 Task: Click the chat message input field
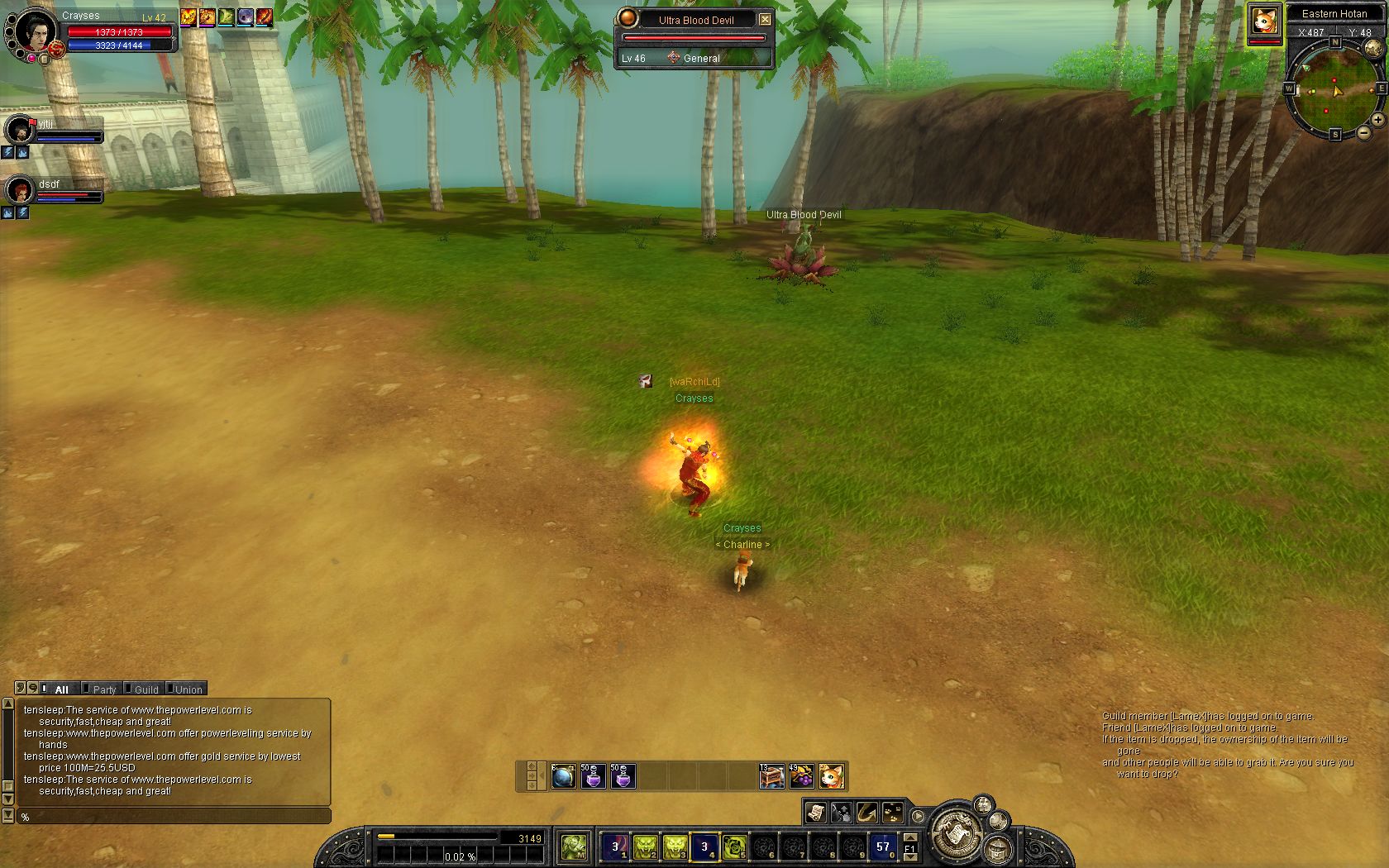point(174,817)
